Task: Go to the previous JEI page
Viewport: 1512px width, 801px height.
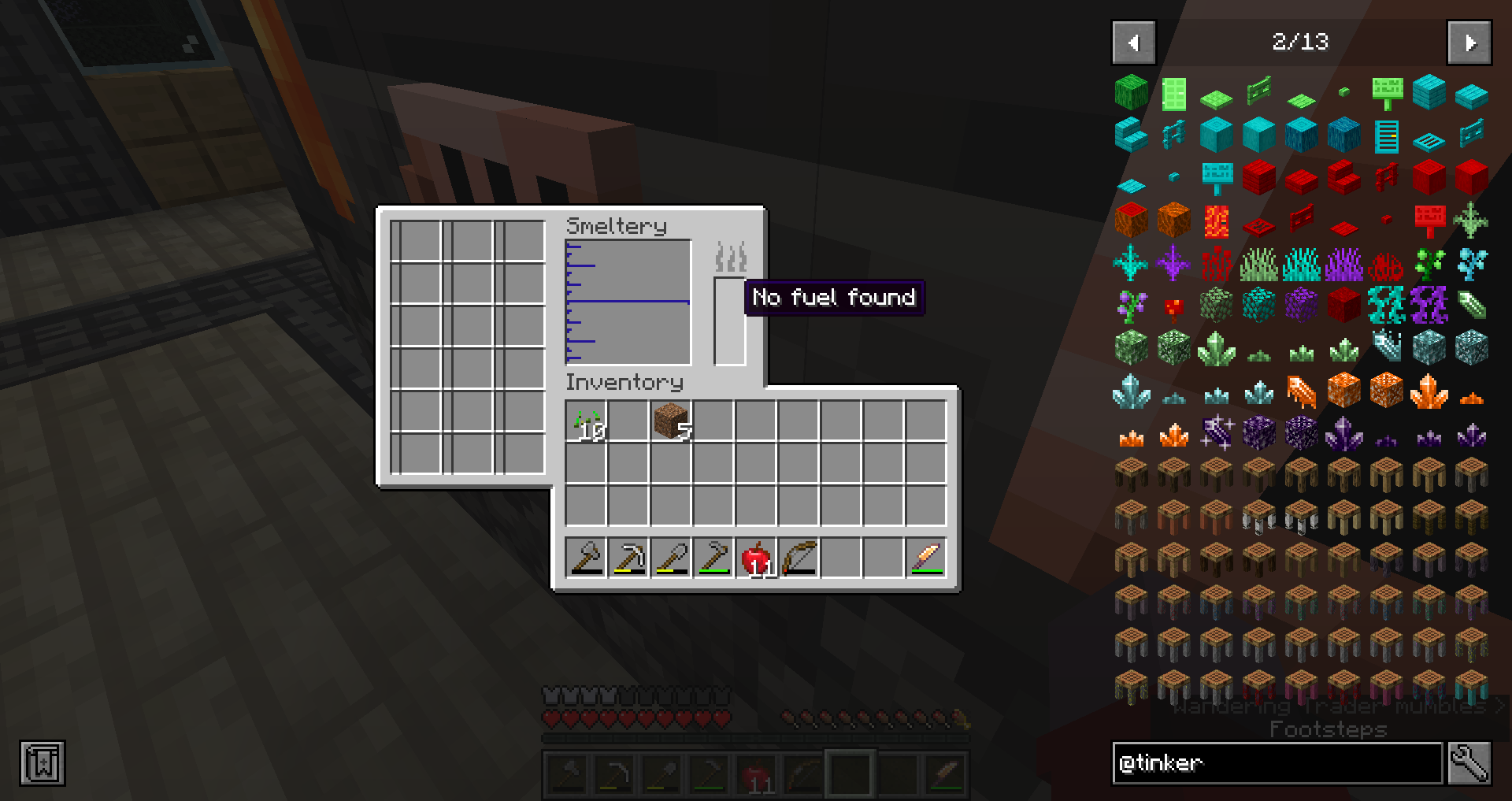Action: 1133,43
